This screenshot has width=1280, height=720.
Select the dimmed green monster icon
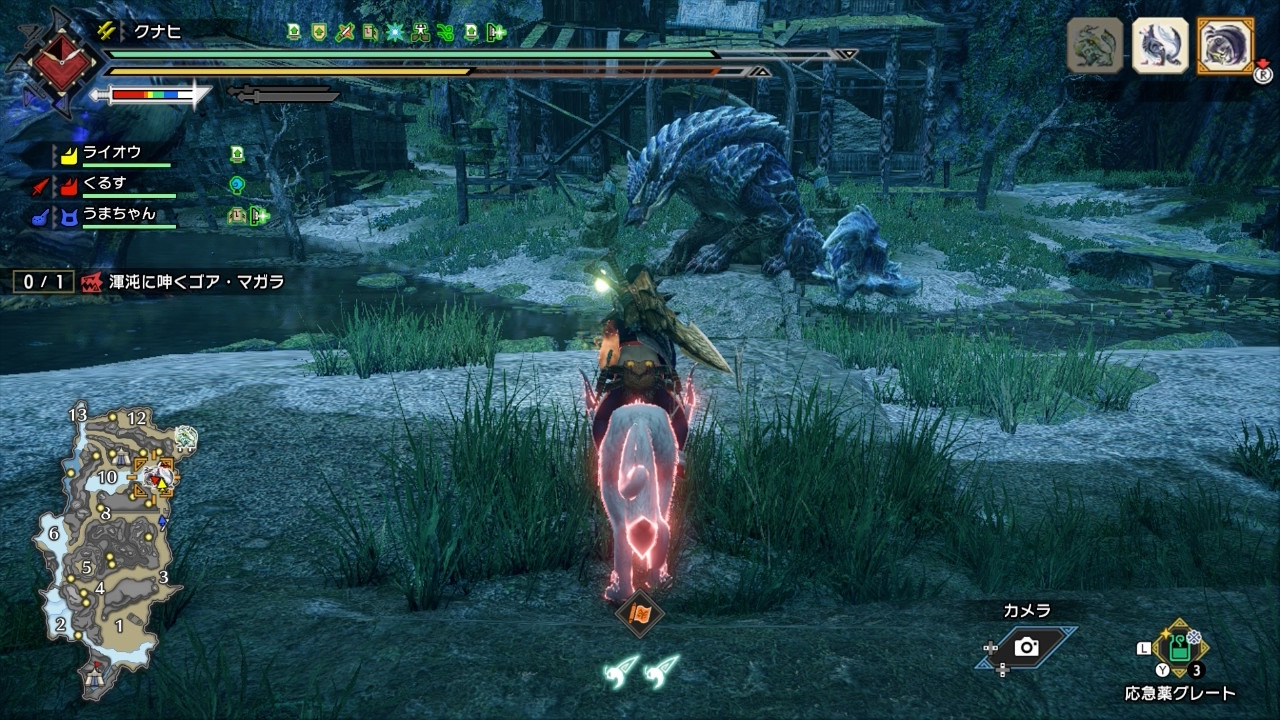(x=1095, y=45)
